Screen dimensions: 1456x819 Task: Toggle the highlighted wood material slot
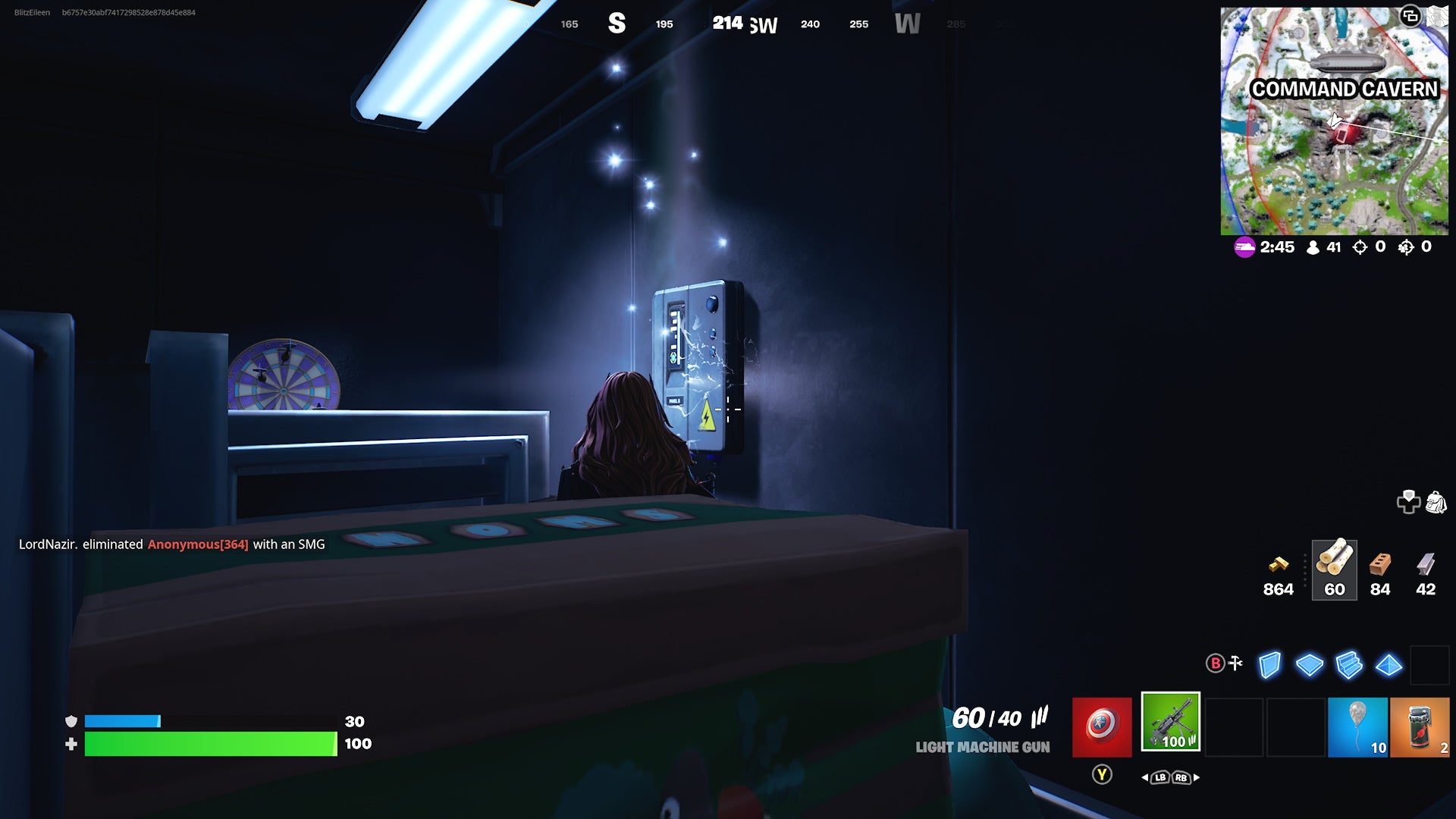click(x=1334, y=570)
